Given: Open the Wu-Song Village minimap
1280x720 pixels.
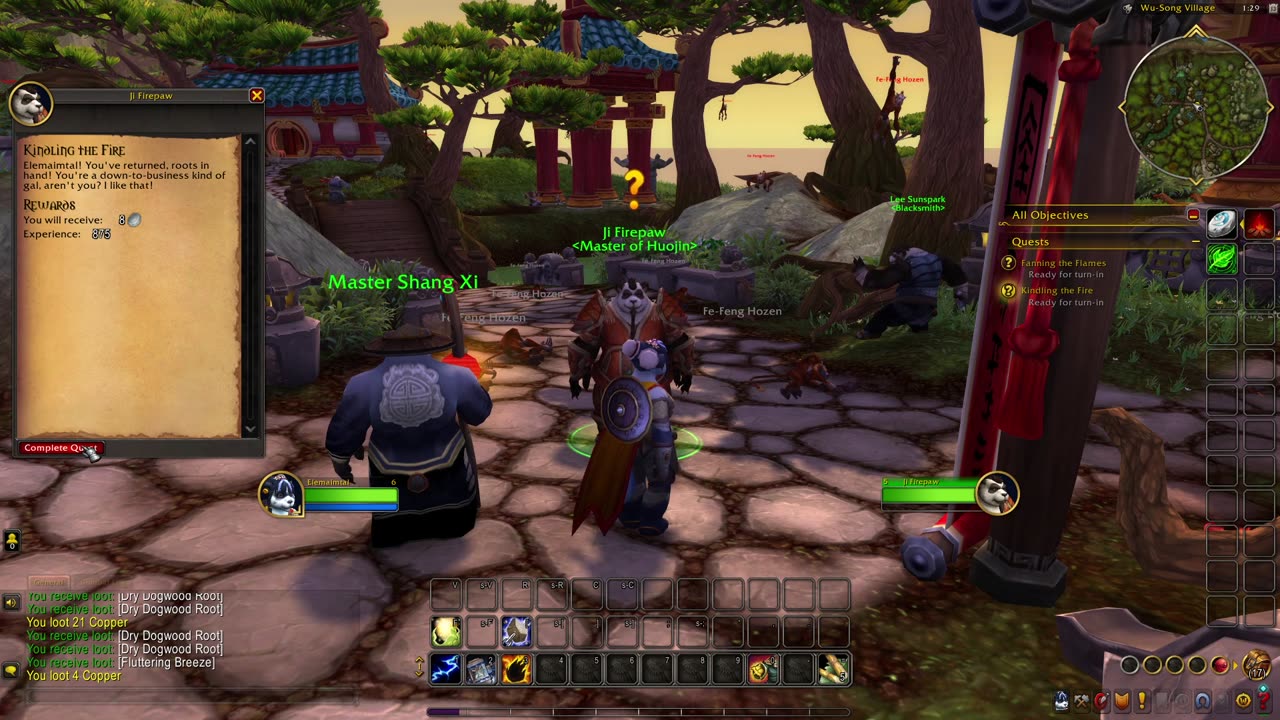Looking at the screenshot, I should click(1196, 108).
